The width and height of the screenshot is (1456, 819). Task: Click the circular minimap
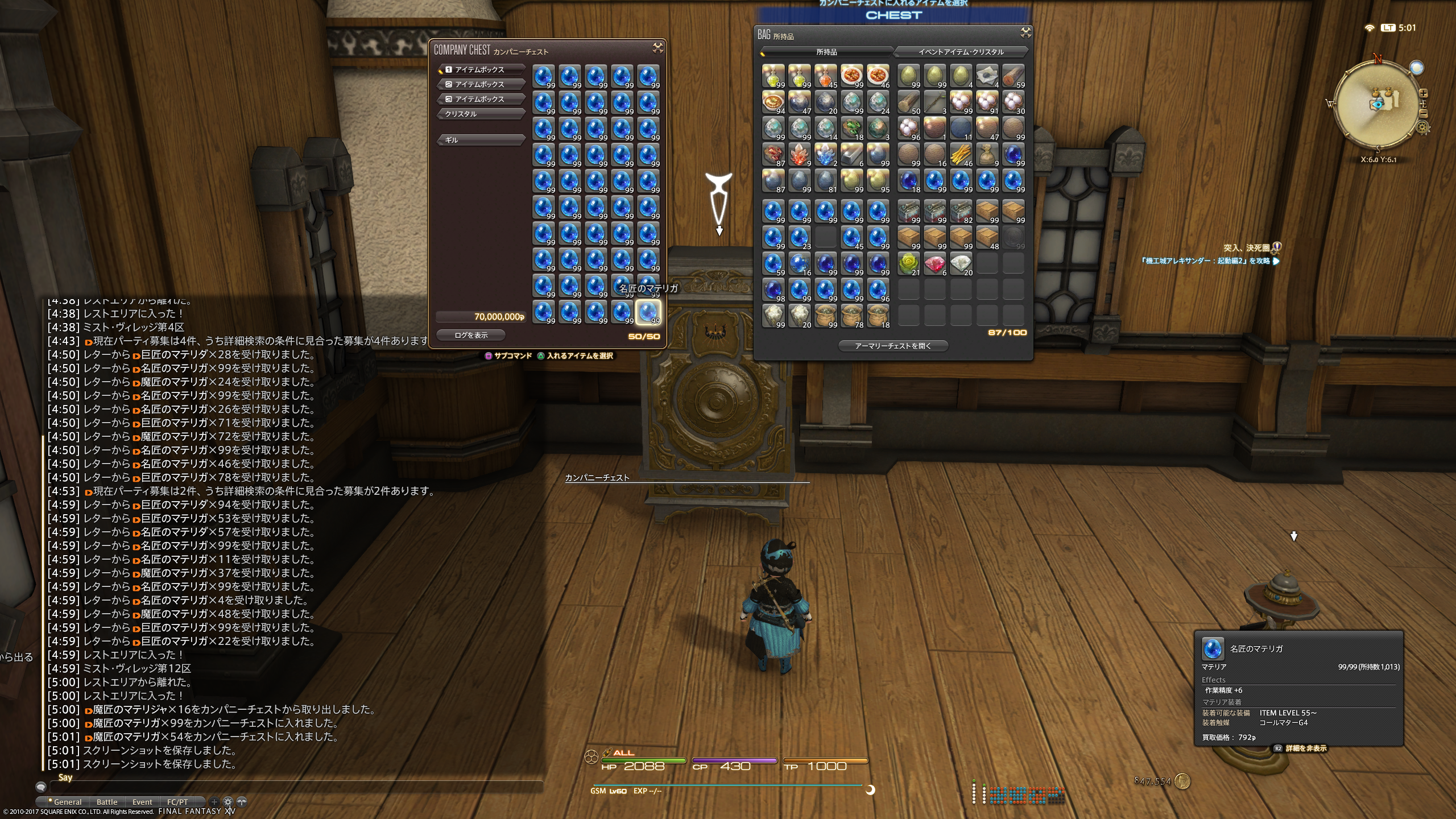click(1377, 104)
